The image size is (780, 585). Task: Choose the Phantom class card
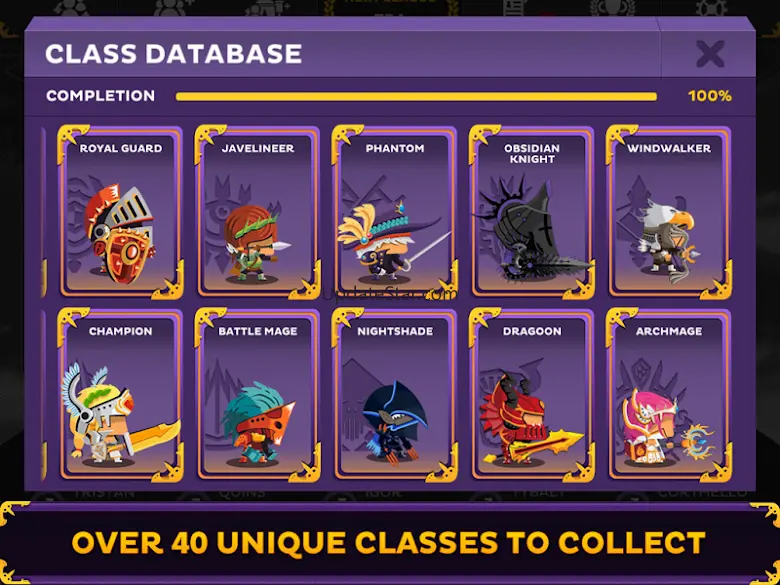pos(394,212)
